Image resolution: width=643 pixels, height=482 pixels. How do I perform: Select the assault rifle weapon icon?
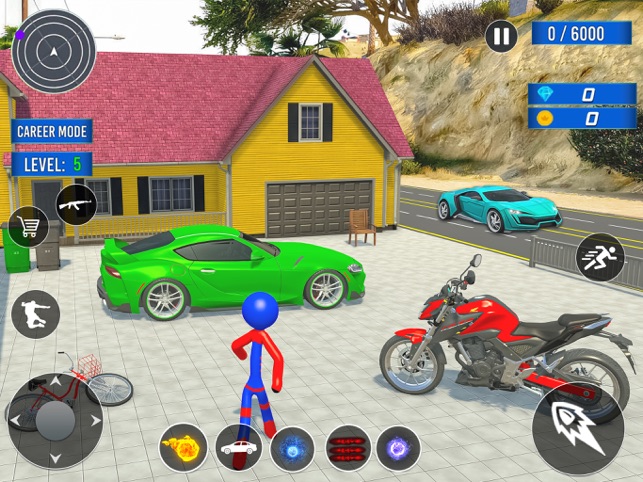click(x=76, y=204)
